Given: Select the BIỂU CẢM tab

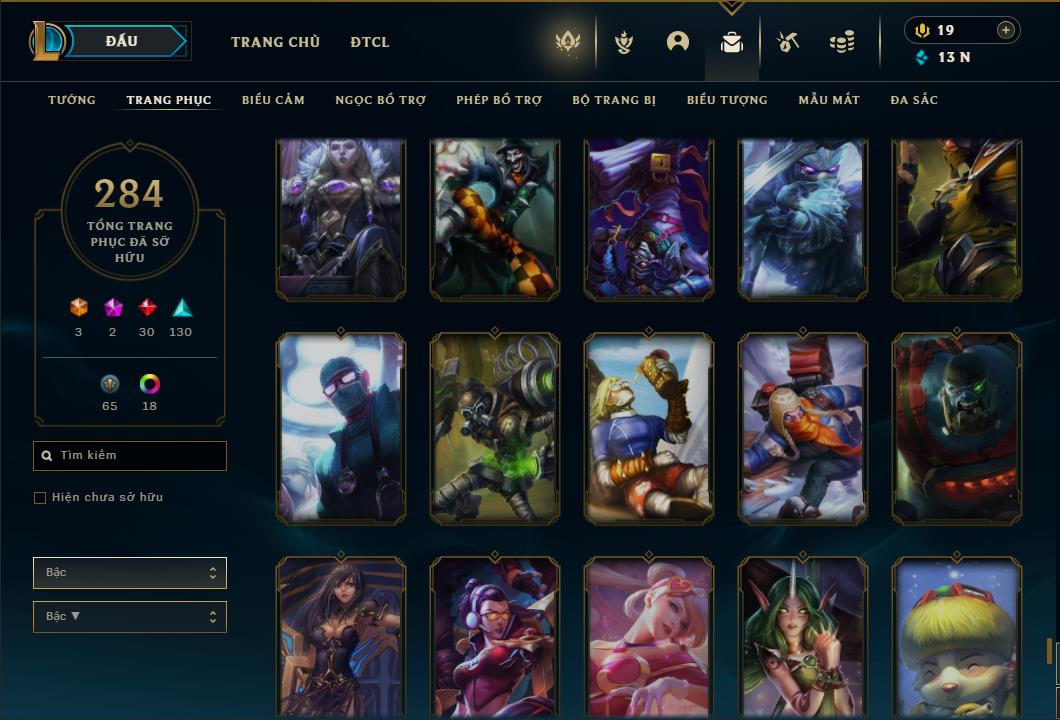Looking at the screenshot, I should (273, 100).
